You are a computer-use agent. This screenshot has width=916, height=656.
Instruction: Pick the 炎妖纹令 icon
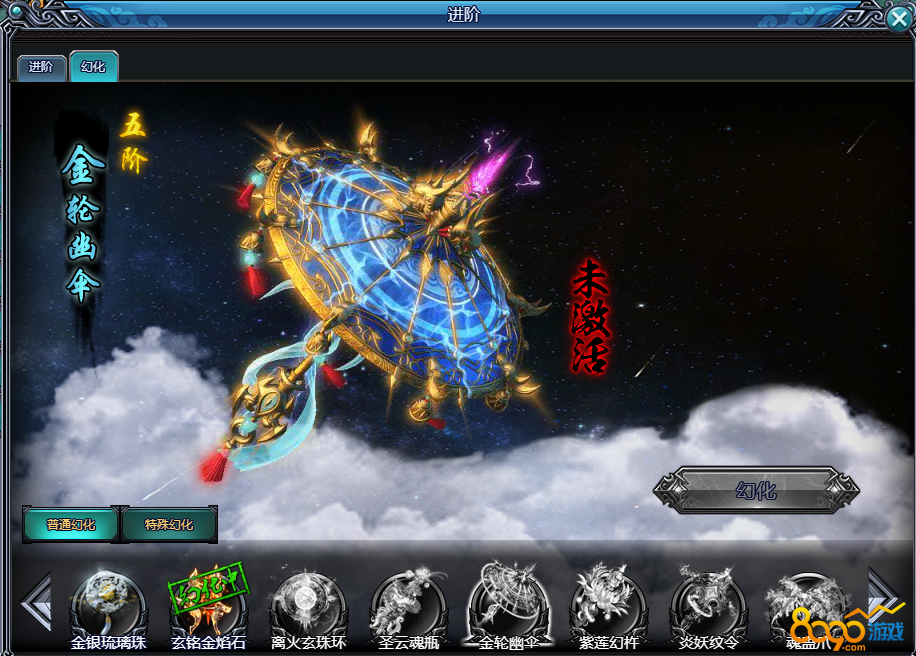[707, 602]
